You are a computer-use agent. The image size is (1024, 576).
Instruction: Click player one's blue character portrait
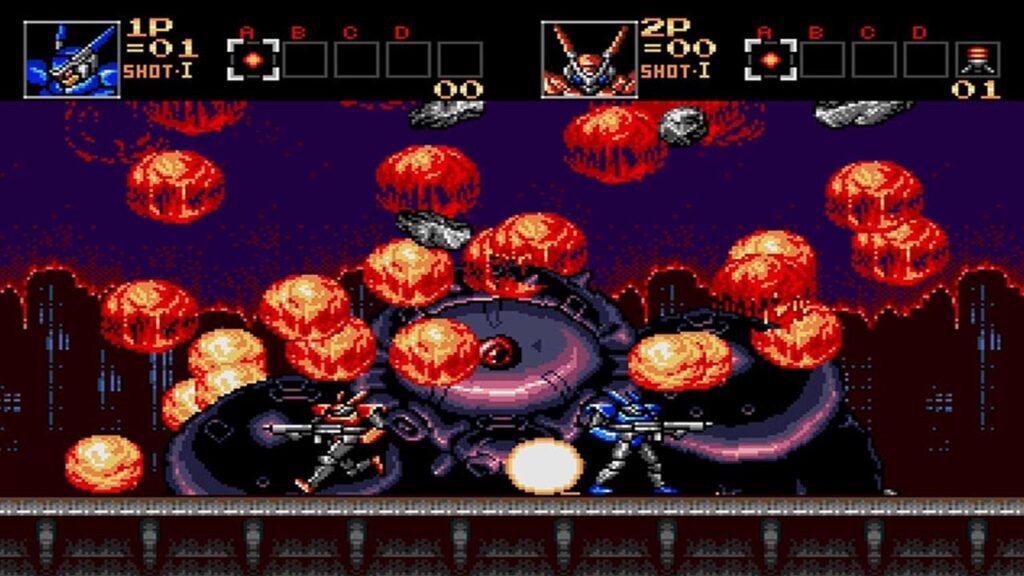71,59
